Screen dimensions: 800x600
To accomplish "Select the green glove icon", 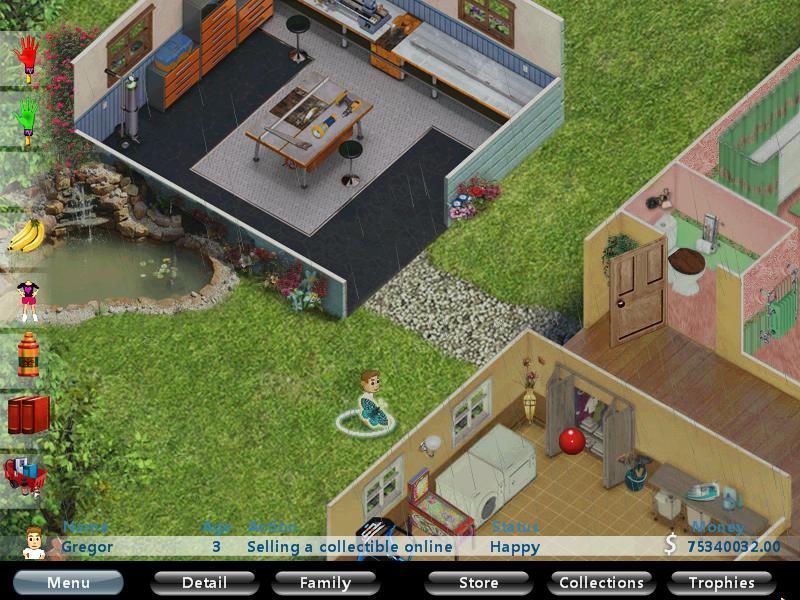I will coord(27,118).
